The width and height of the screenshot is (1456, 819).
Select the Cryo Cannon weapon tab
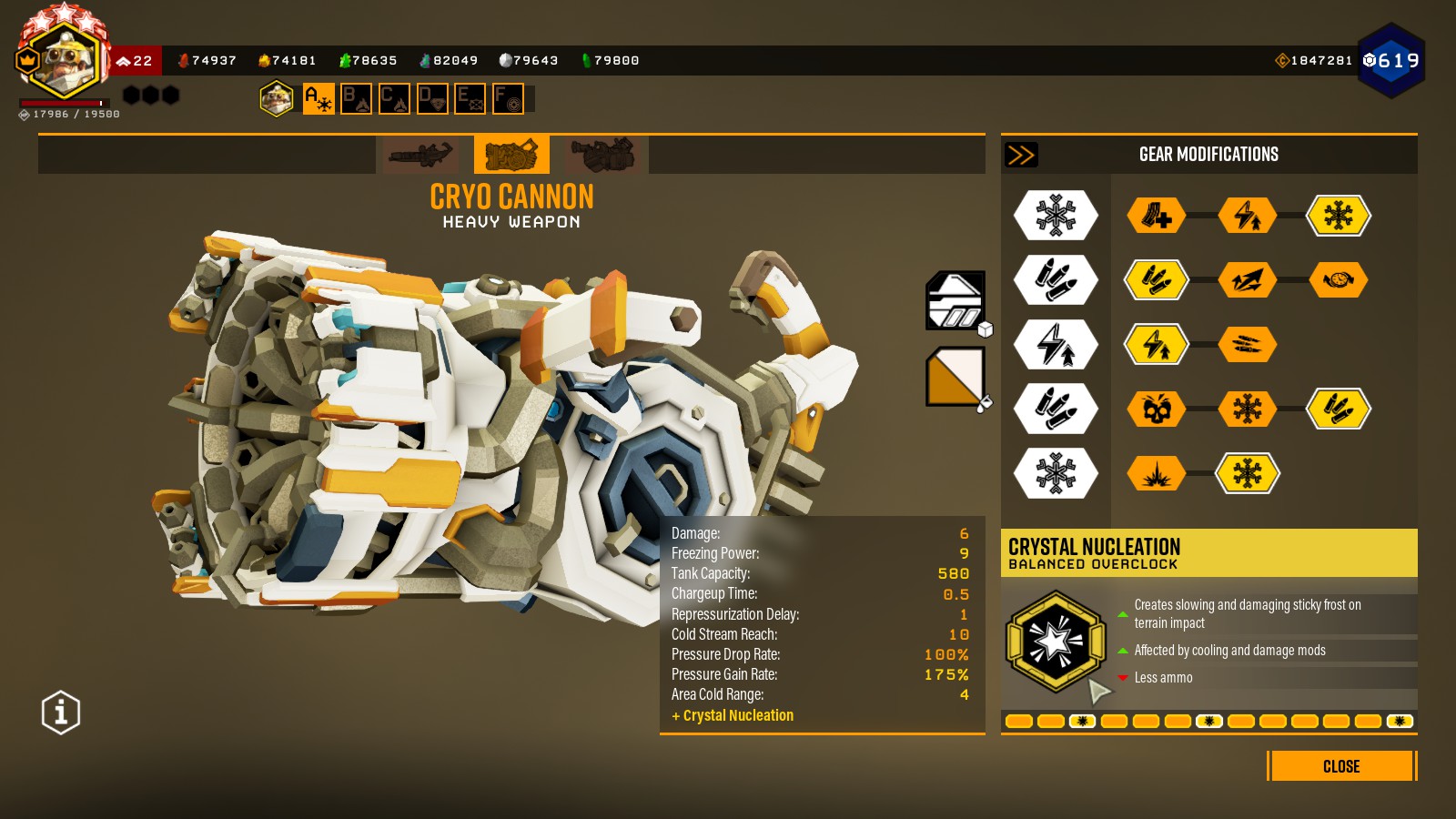pos(511,155)
